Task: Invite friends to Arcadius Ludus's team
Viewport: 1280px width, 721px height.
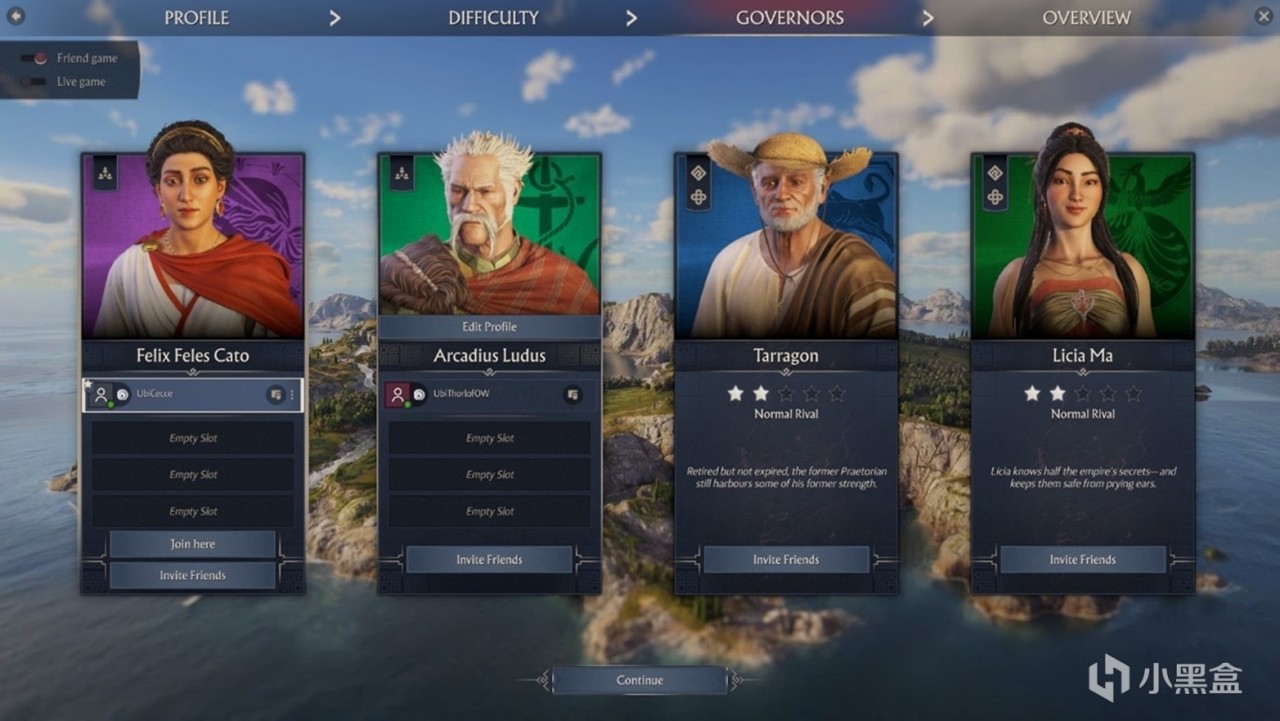Action: click(489, 560)
